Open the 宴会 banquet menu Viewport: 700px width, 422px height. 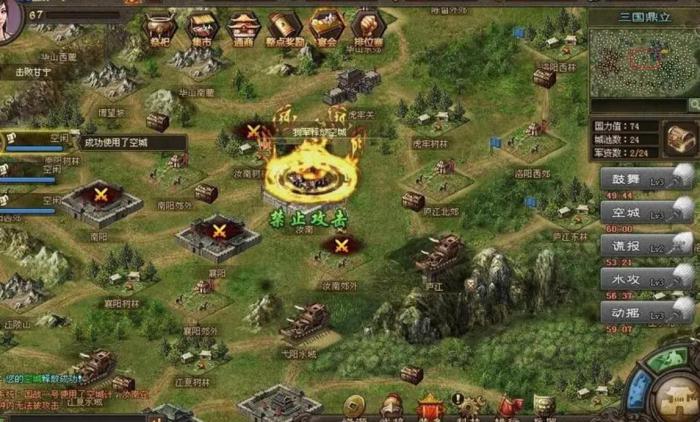(326, 29)
